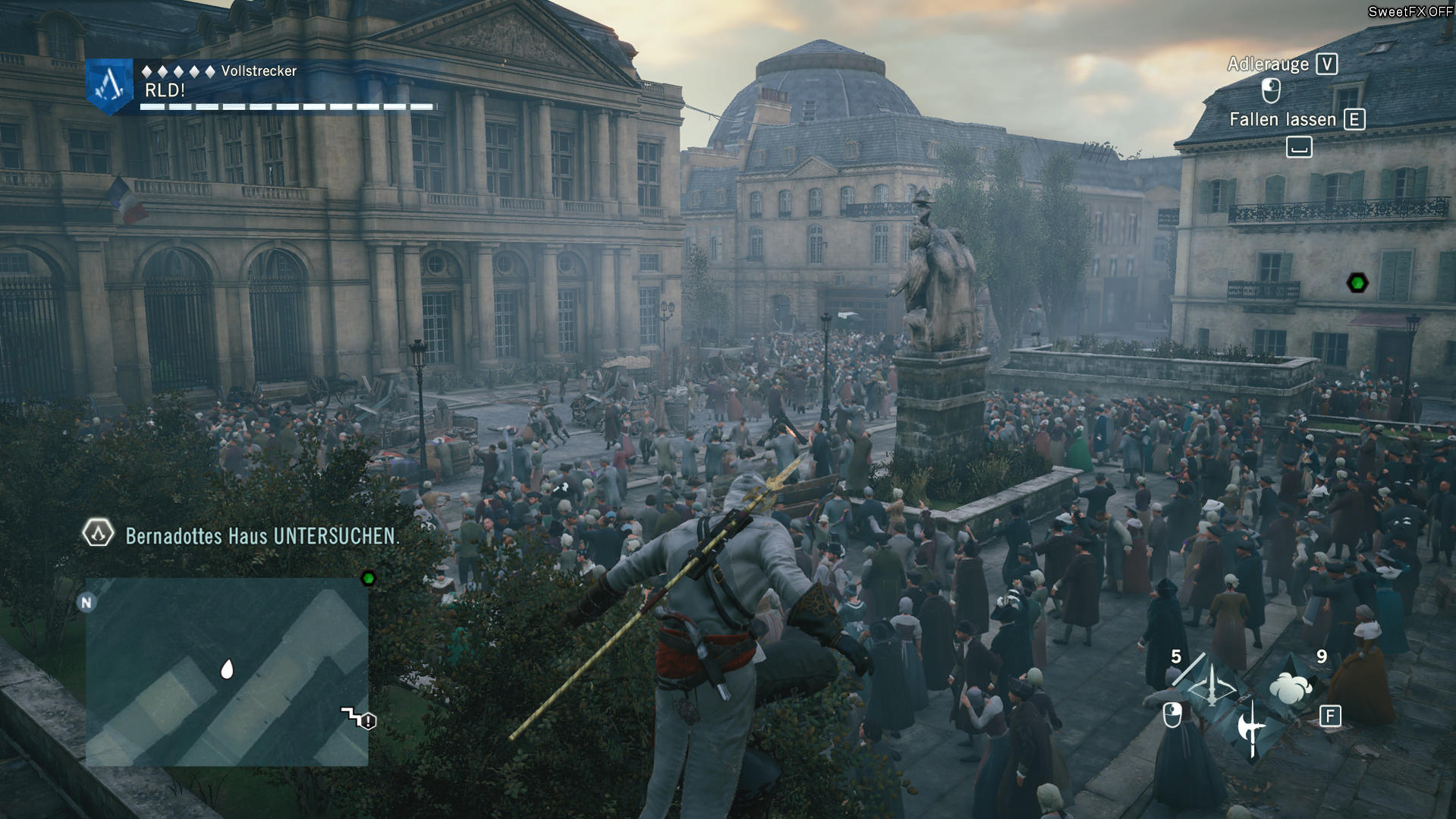Click the Assassin crest emblem
1456x819 pixels.
[x=110, y=87]
